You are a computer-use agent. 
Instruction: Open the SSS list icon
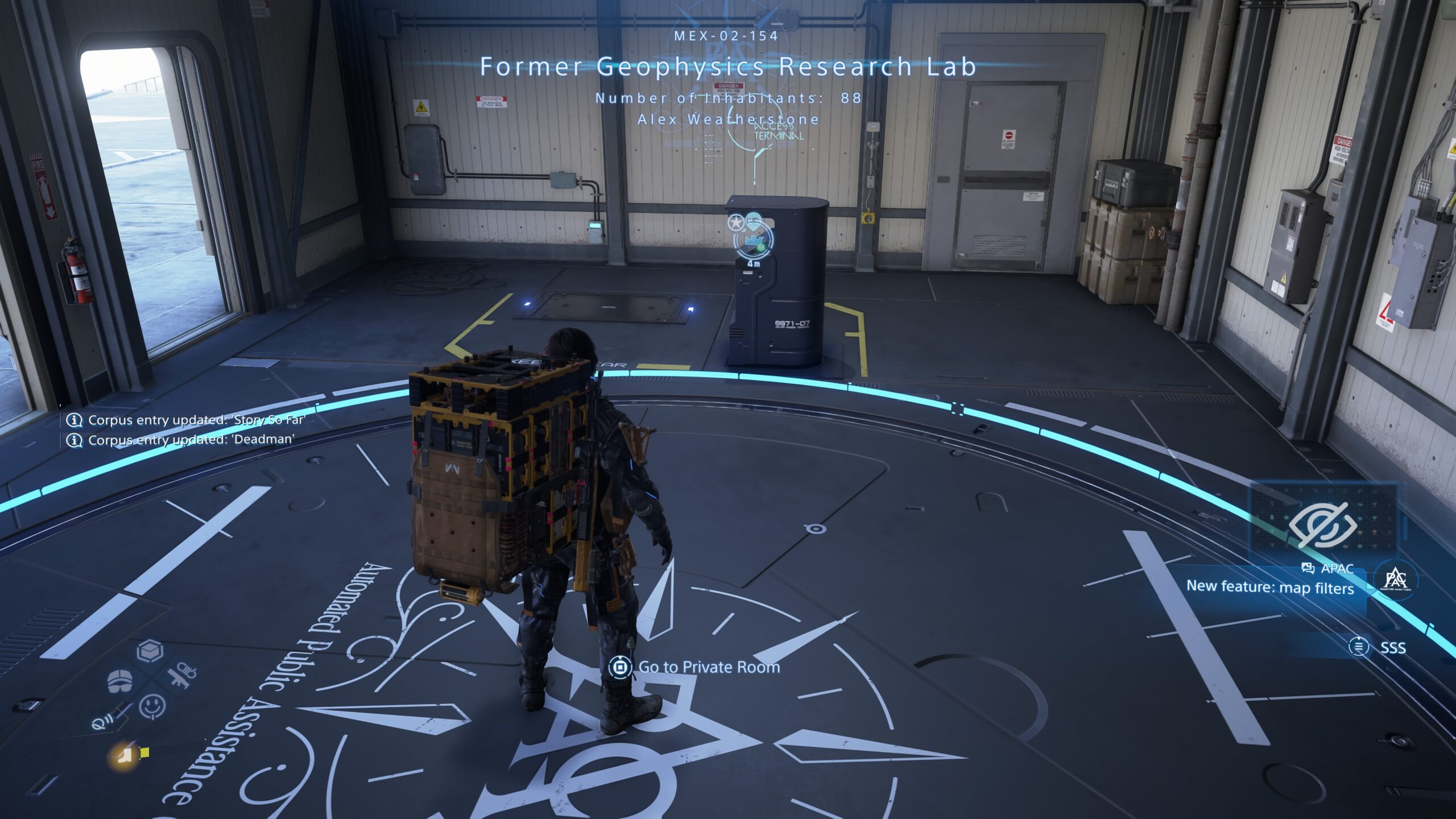tap(1359, 647)
